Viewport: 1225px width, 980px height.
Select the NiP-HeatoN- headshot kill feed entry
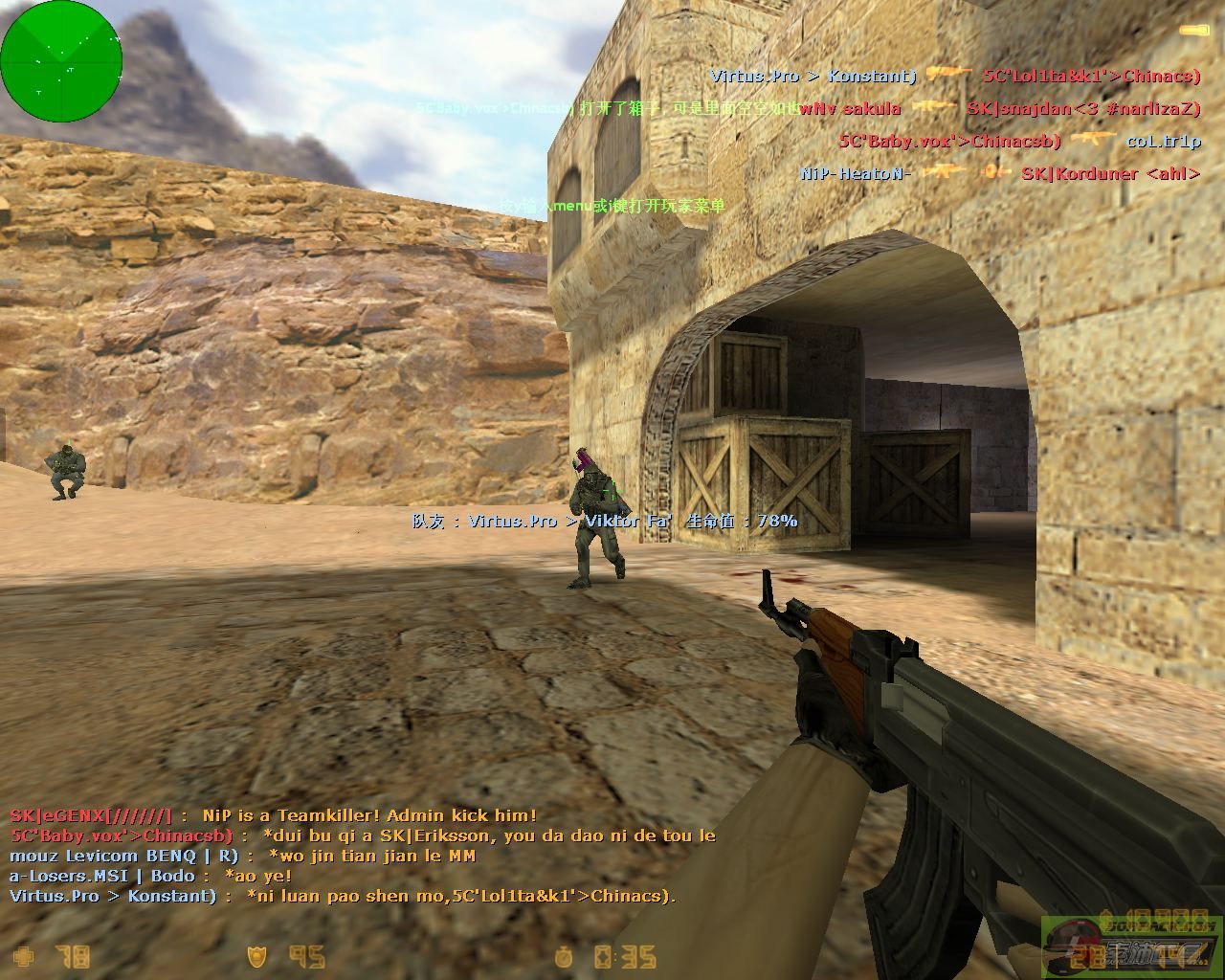(1000, 173)
